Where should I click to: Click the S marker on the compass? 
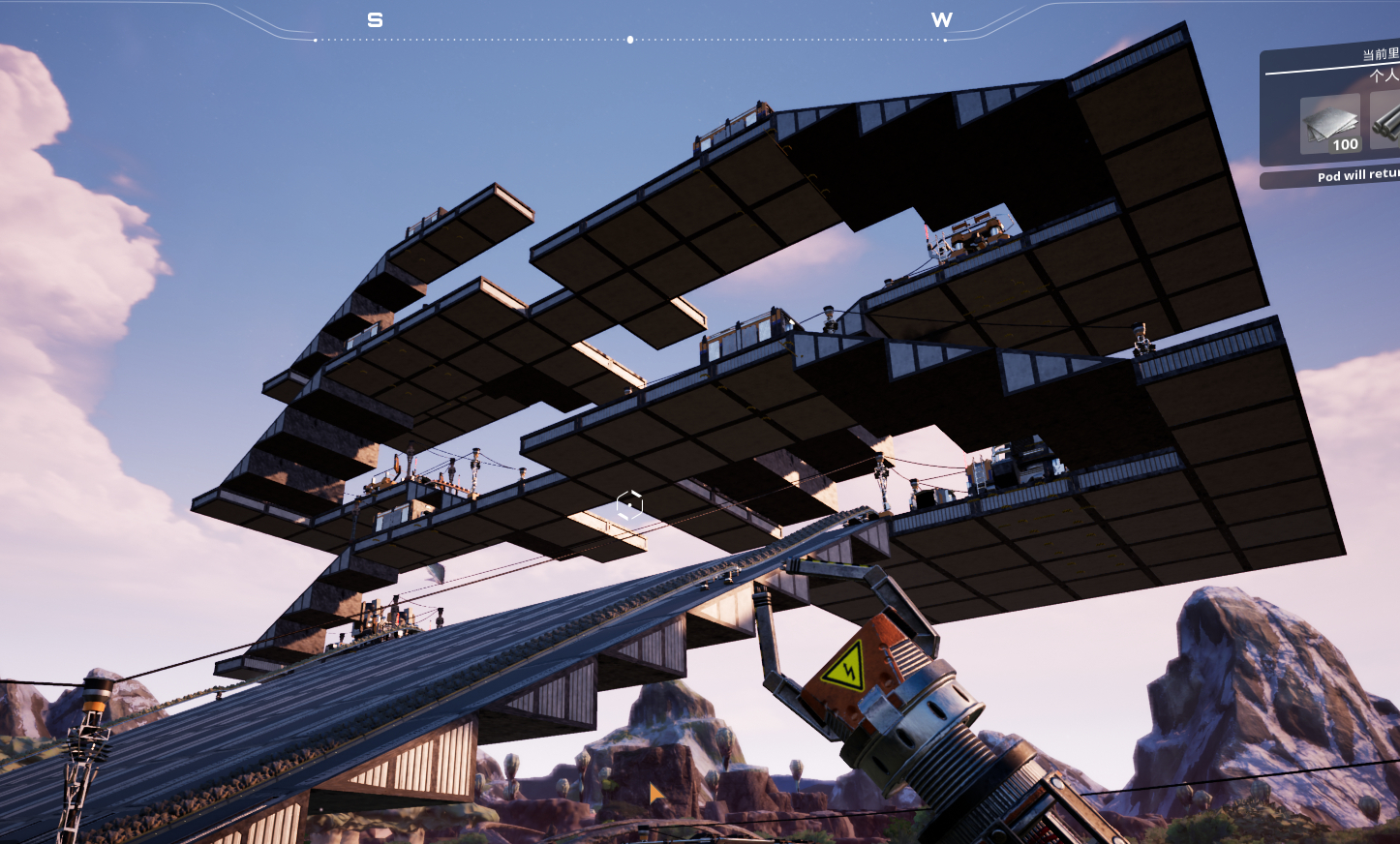pos(376,20)
